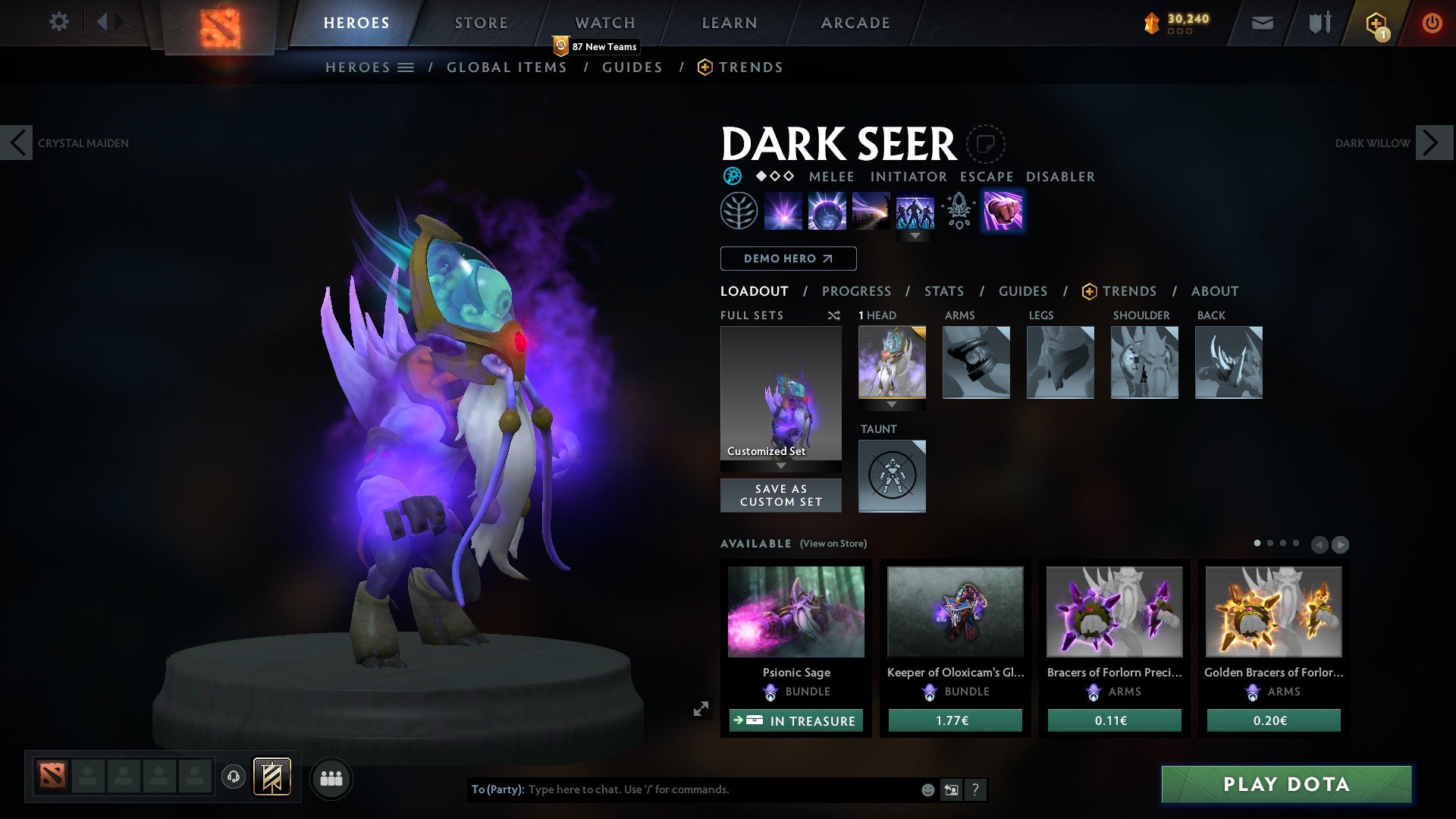Select the equipped HEAD item slot
Viewport: 1456px width, 819px height.
coord(892,363)
